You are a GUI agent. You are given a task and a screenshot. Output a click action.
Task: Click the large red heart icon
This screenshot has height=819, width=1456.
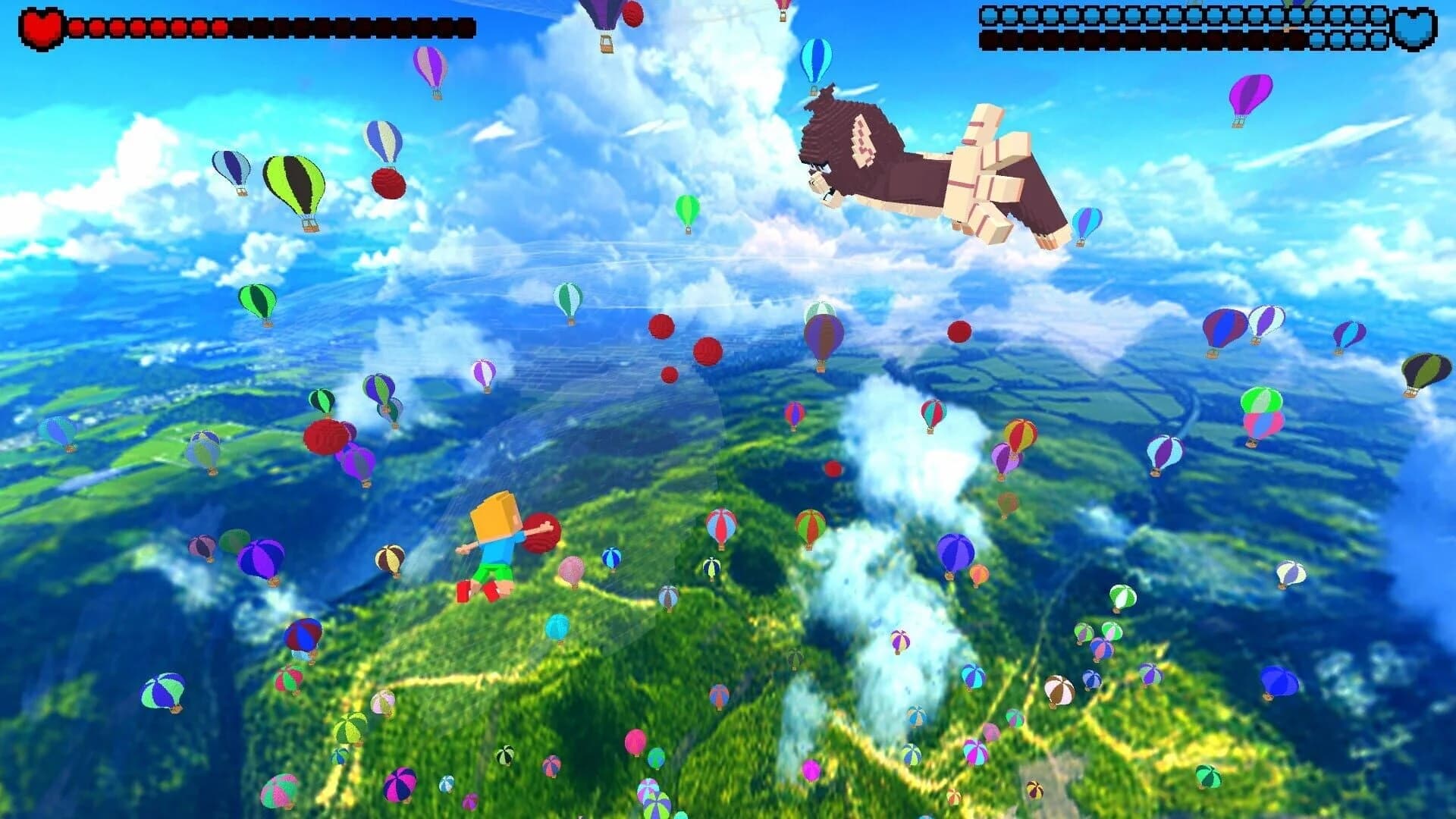42,24
